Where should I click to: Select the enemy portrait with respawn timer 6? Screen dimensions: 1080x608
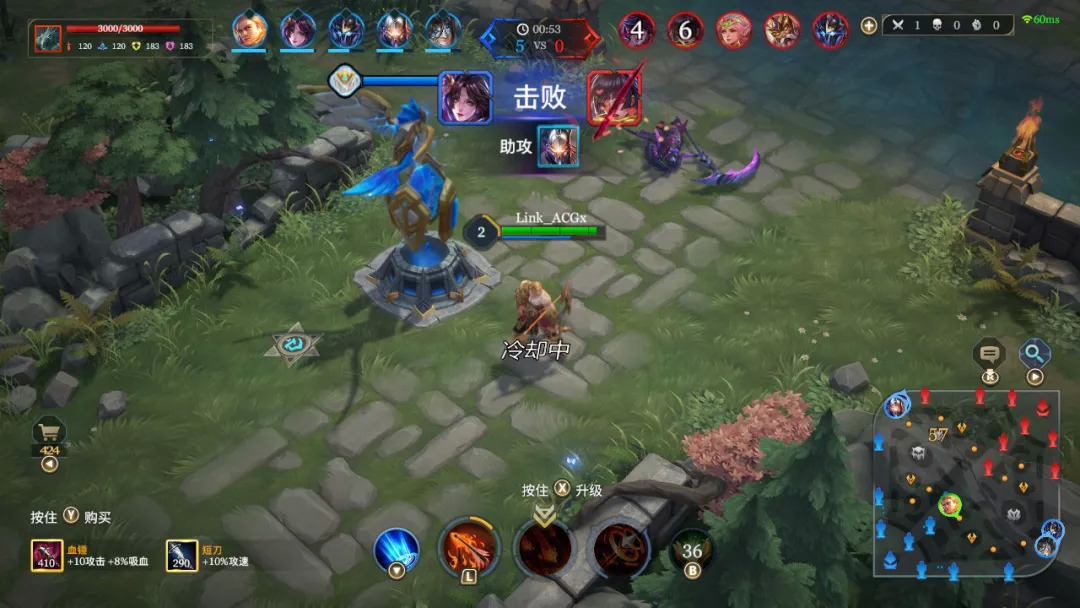pos(685,30)
